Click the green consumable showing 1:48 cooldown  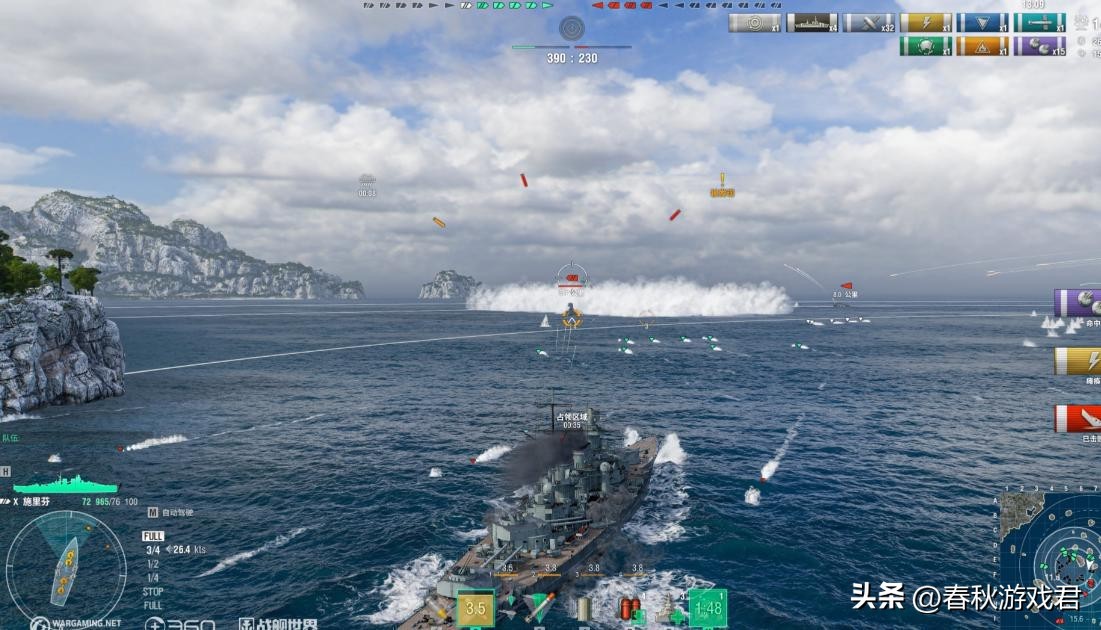707,608
